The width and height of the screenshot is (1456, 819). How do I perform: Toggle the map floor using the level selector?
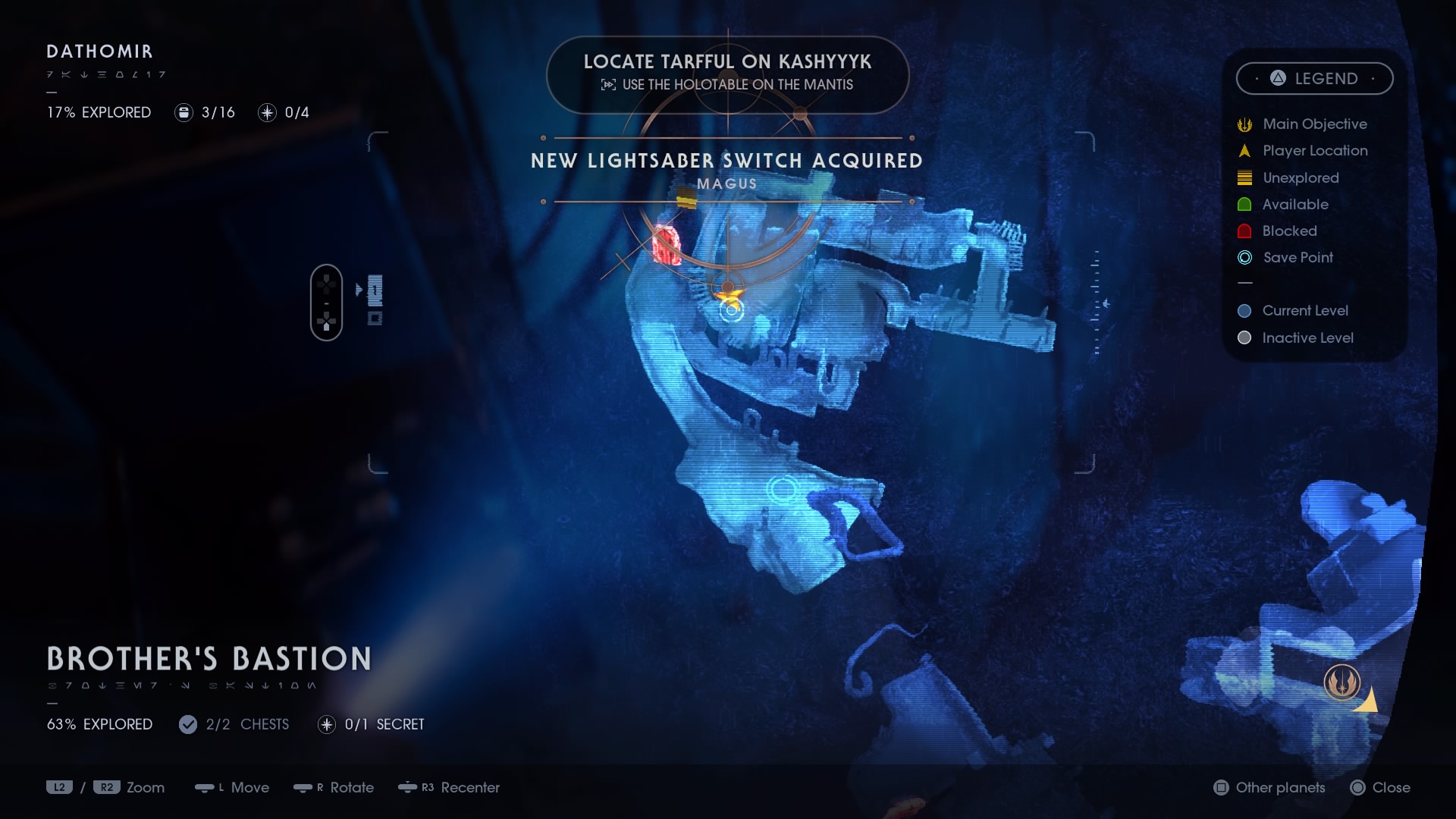click(327, 302)
